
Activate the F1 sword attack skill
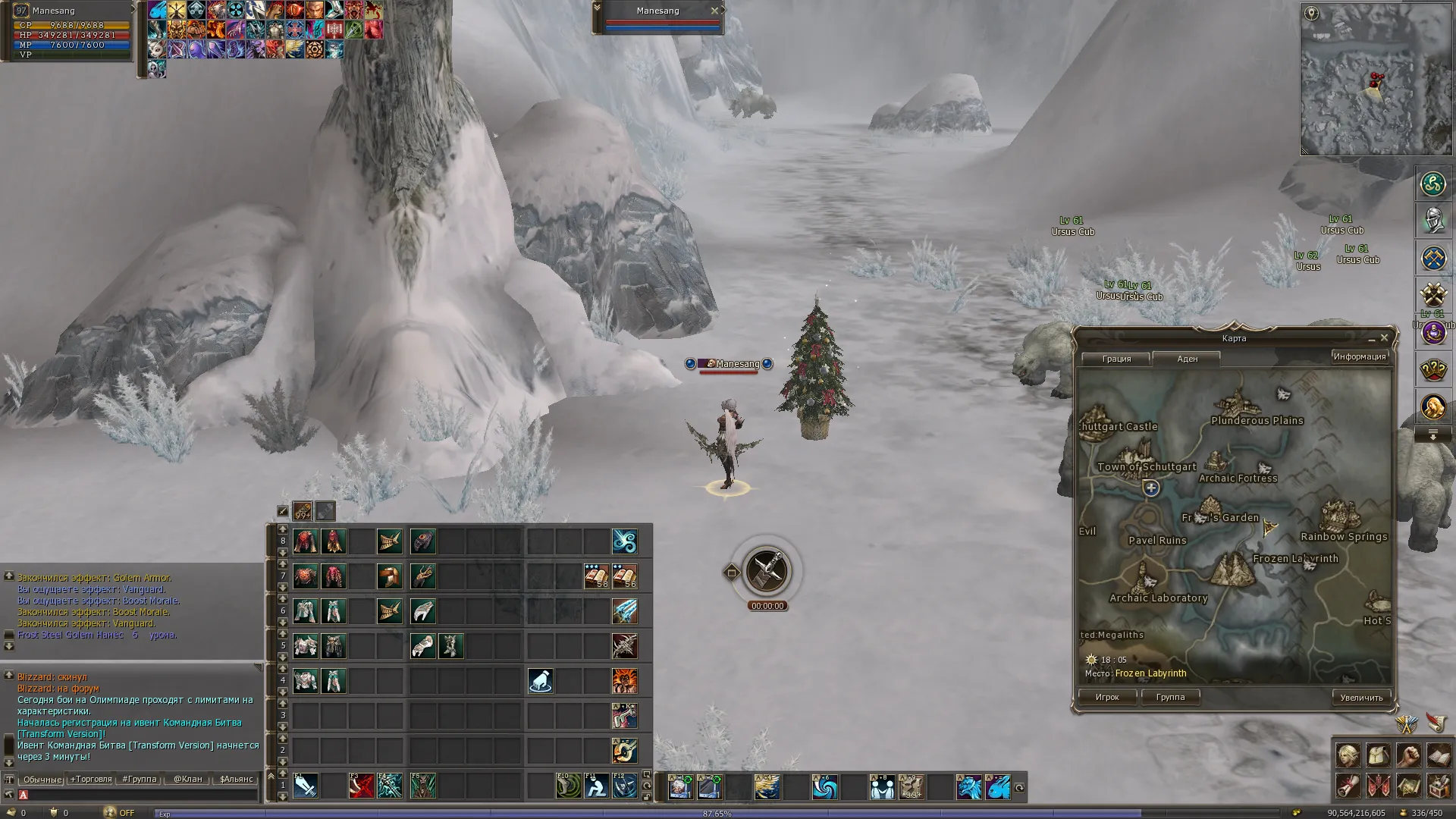pyautogui.click(x=306, y=786)
